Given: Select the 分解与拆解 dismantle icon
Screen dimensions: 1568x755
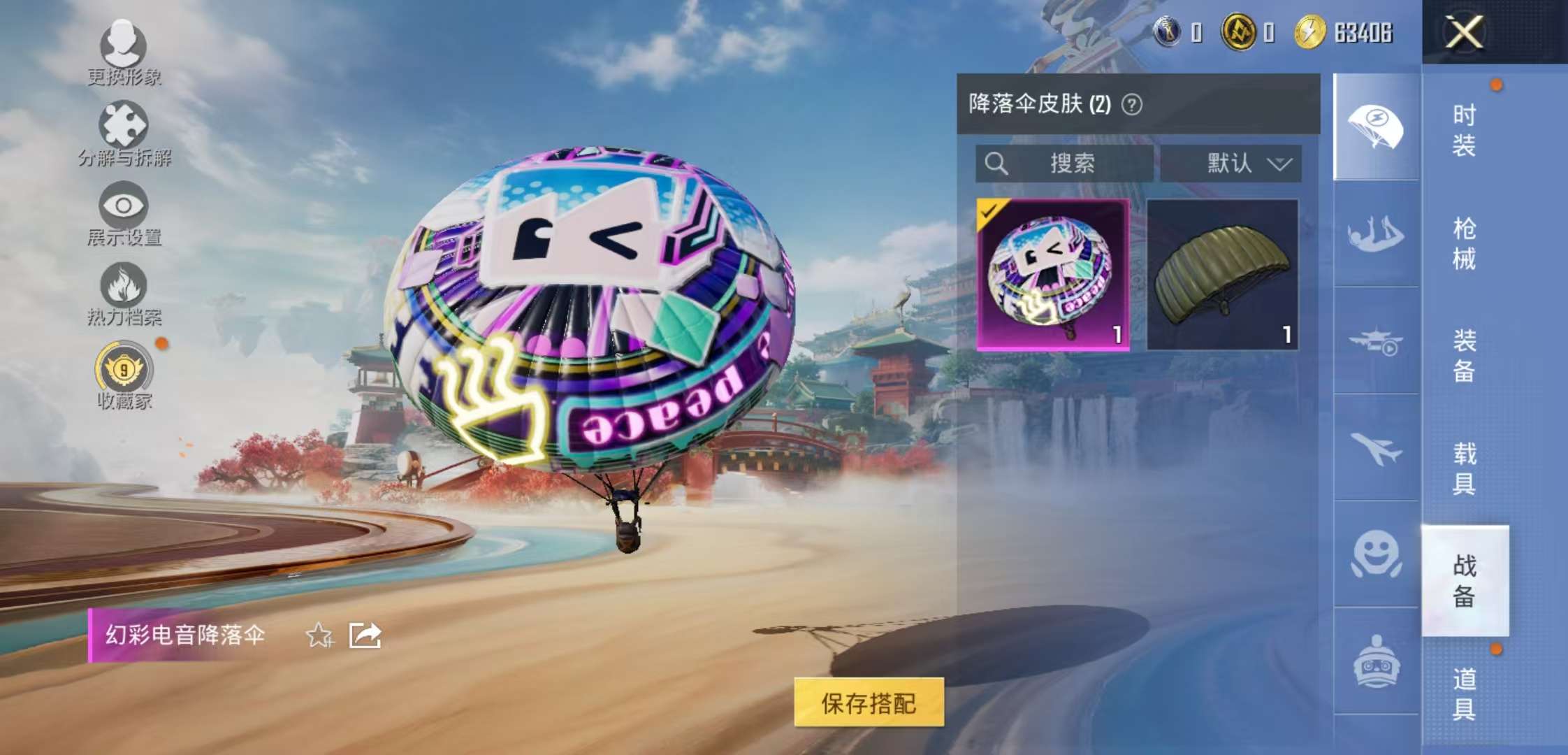Looking at the screenshot, I should point(122,126).
